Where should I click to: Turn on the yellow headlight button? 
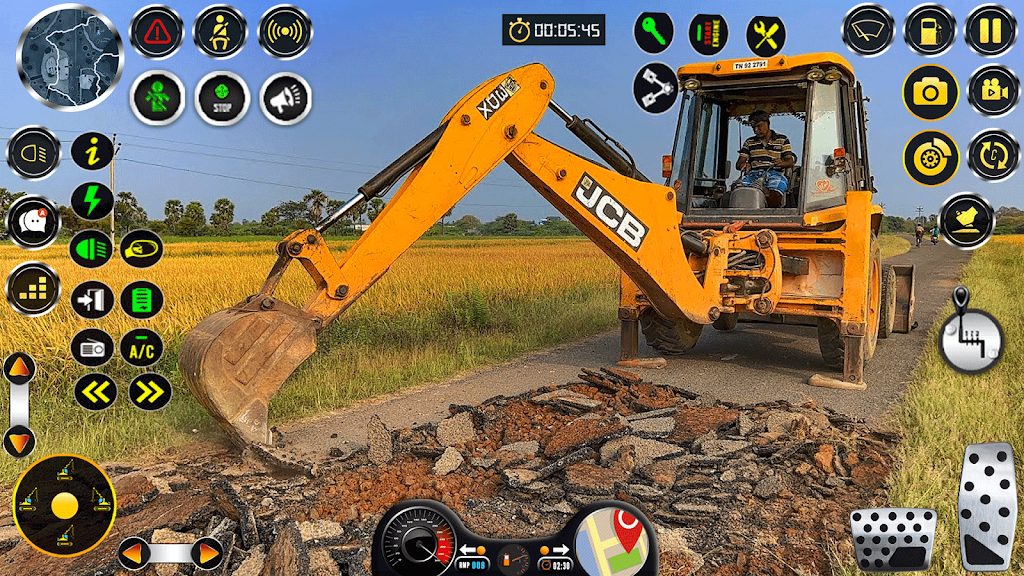[x=34, y=153]
